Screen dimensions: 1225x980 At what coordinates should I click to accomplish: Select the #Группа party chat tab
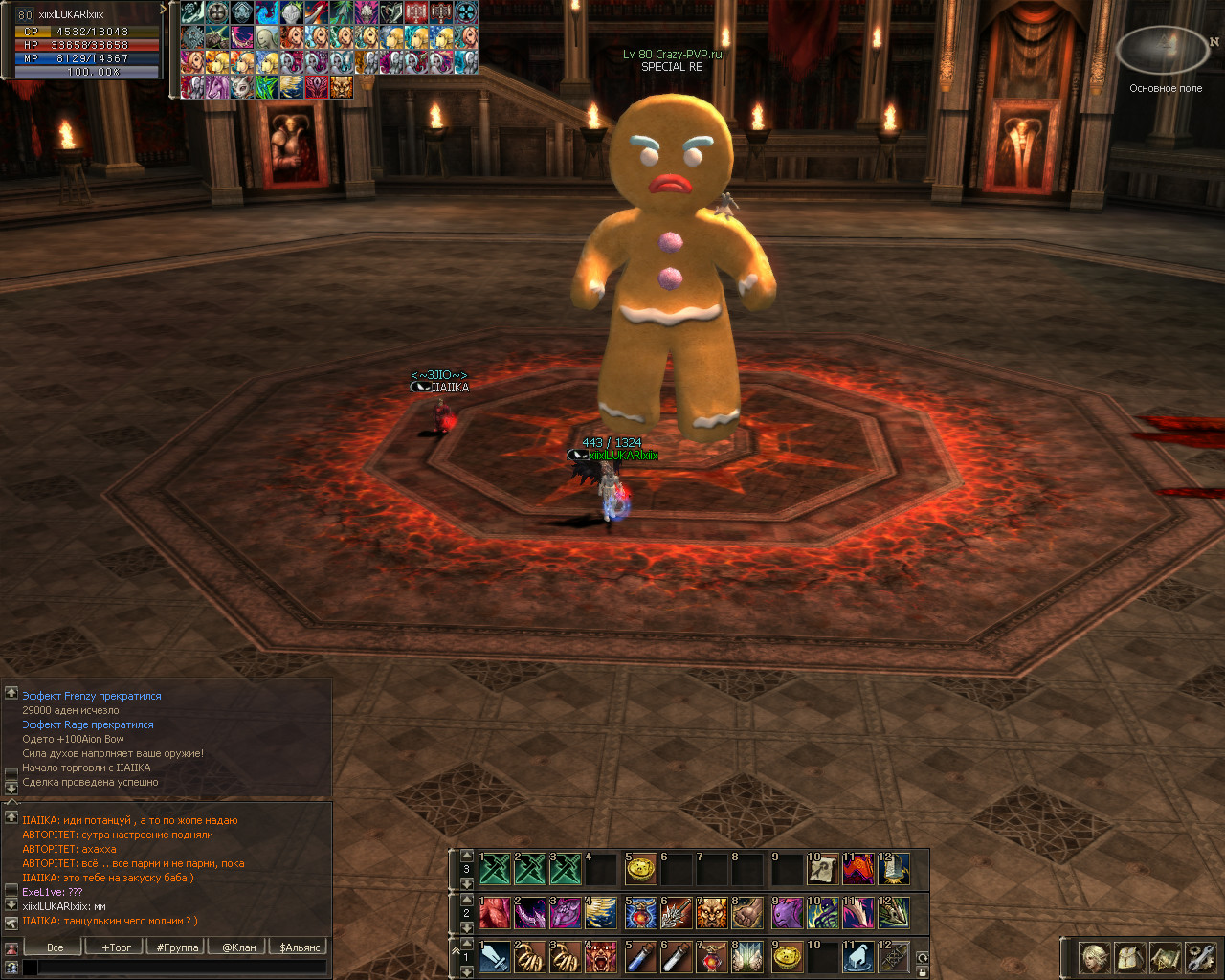coord(177,947)
